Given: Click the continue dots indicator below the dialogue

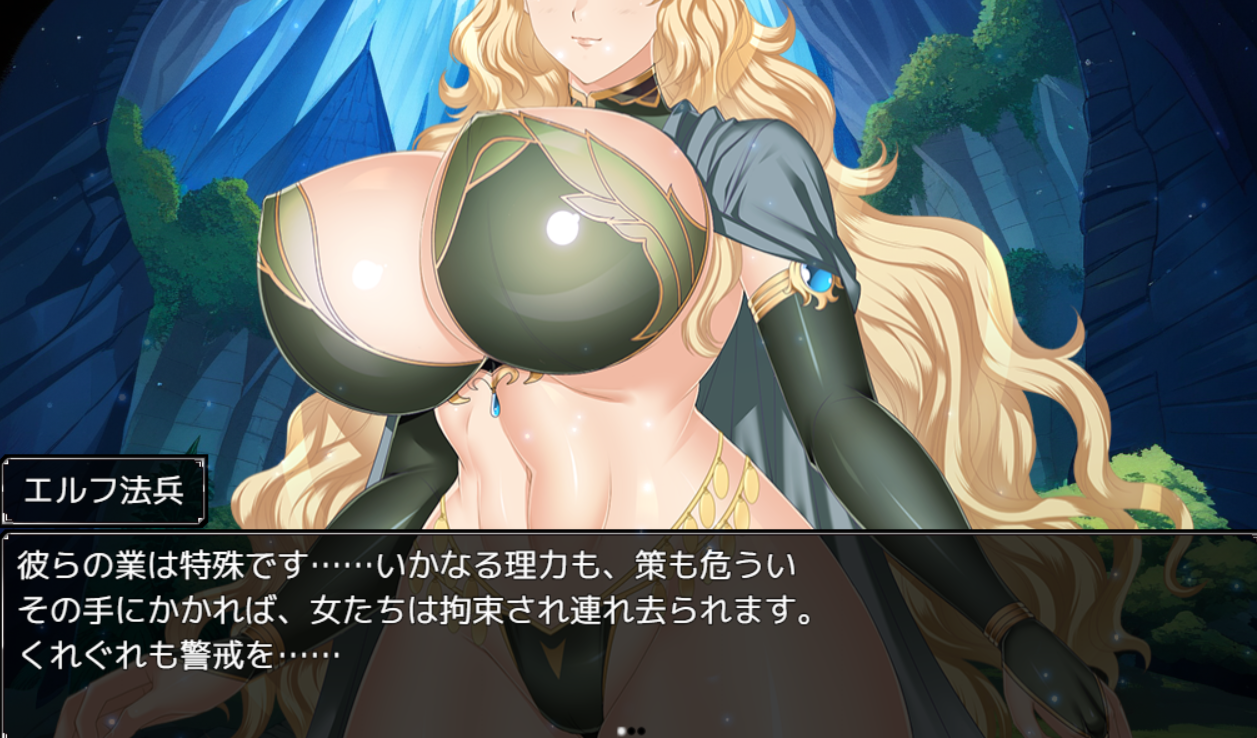Looking at the screenshot, I should (630, 731).
